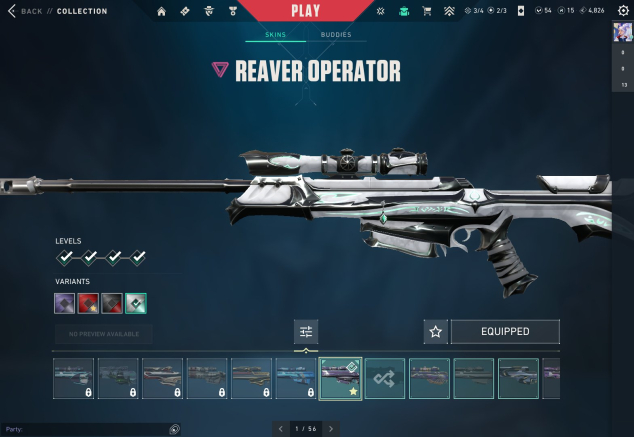This screenshot has height=437, width=634.
Task: Toggle the favorite star button
Action: [x=435, y=332]
